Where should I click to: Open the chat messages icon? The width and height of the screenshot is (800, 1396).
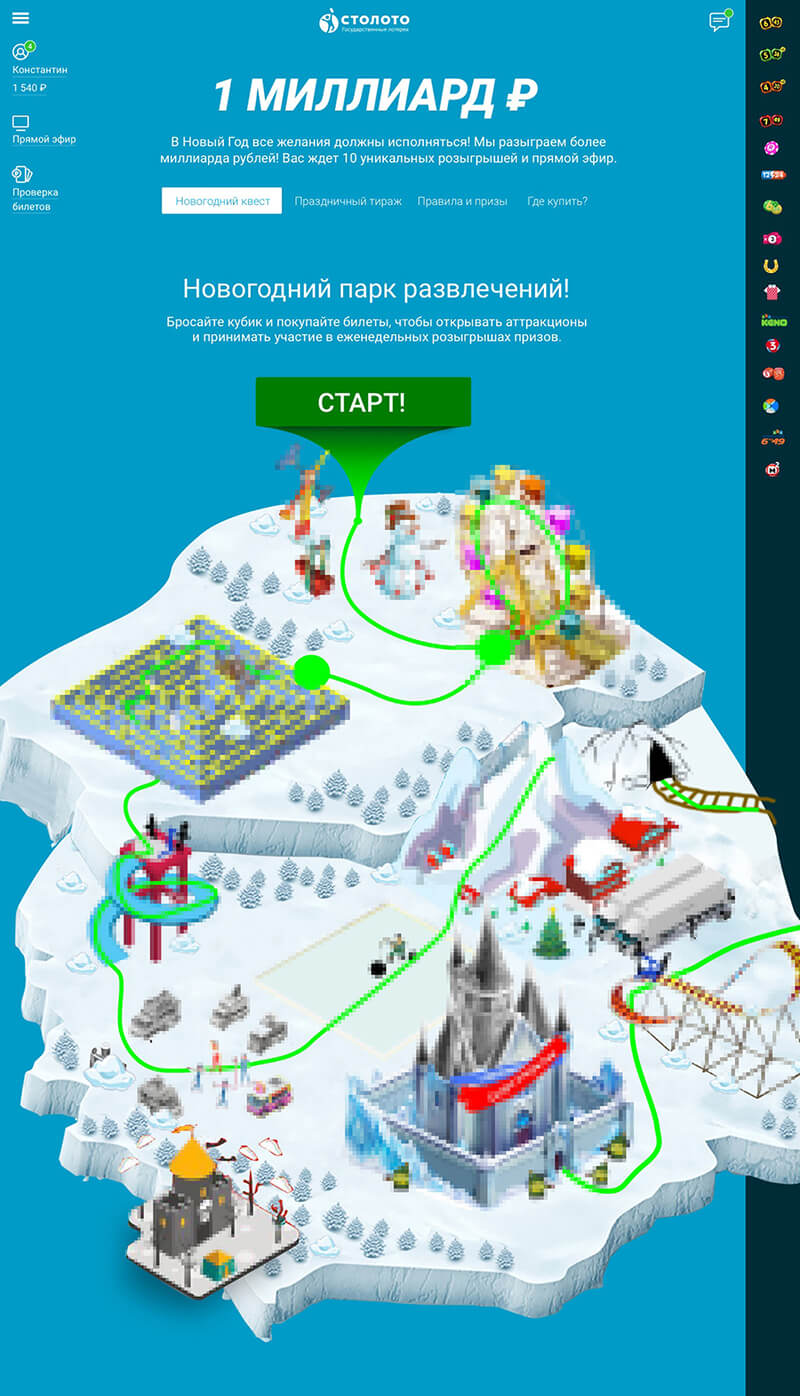(x=718, y=22)
